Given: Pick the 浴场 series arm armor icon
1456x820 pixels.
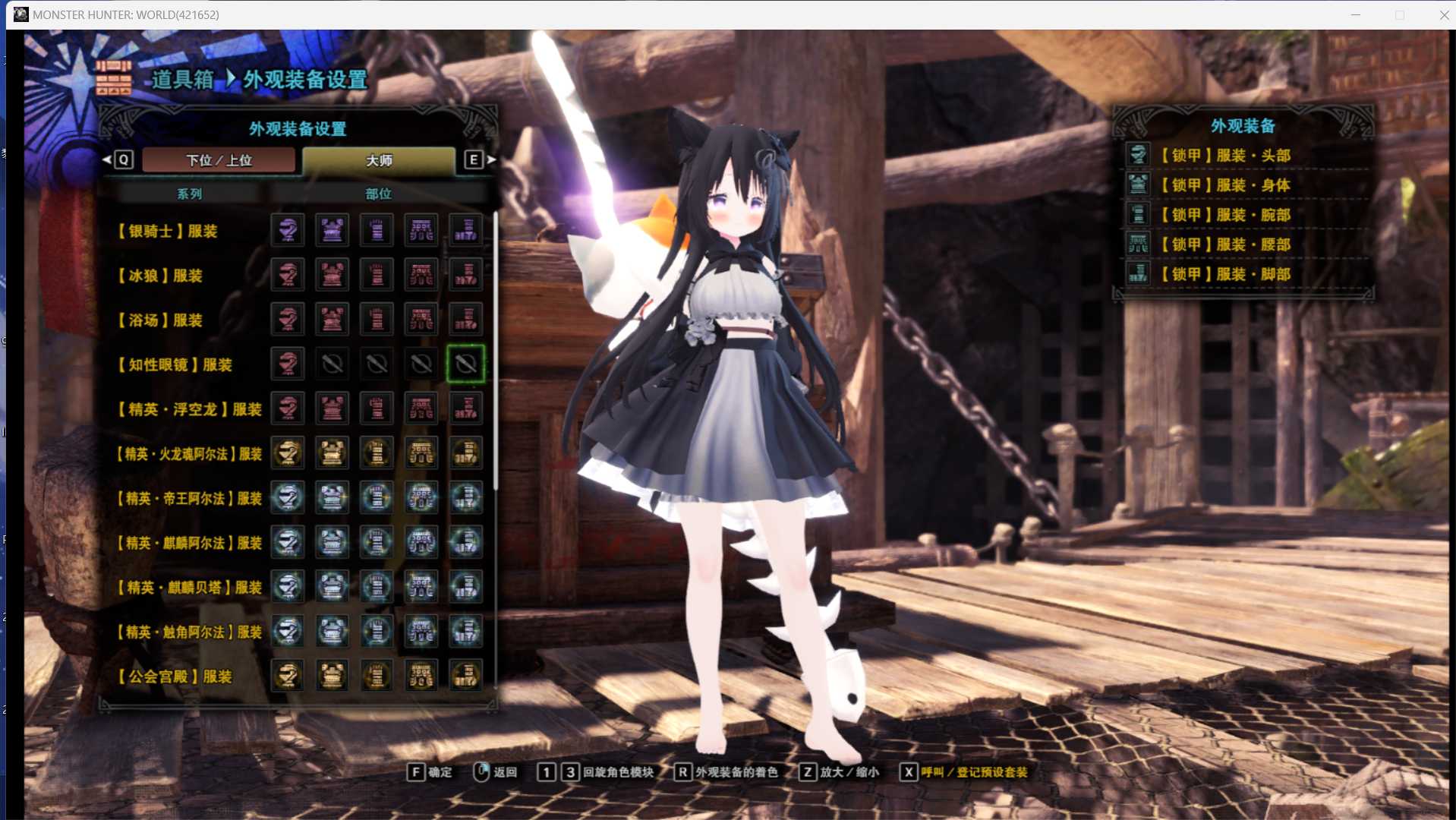Looking at the screenshot, I should 377,320.
